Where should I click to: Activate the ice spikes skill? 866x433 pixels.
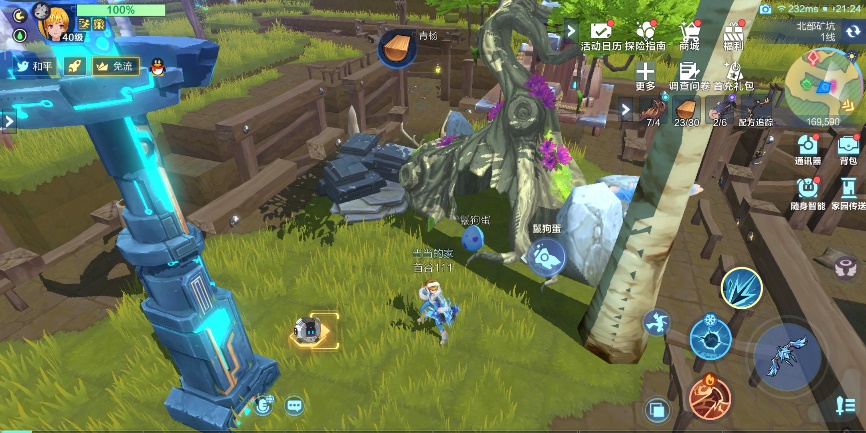[741, 288]
